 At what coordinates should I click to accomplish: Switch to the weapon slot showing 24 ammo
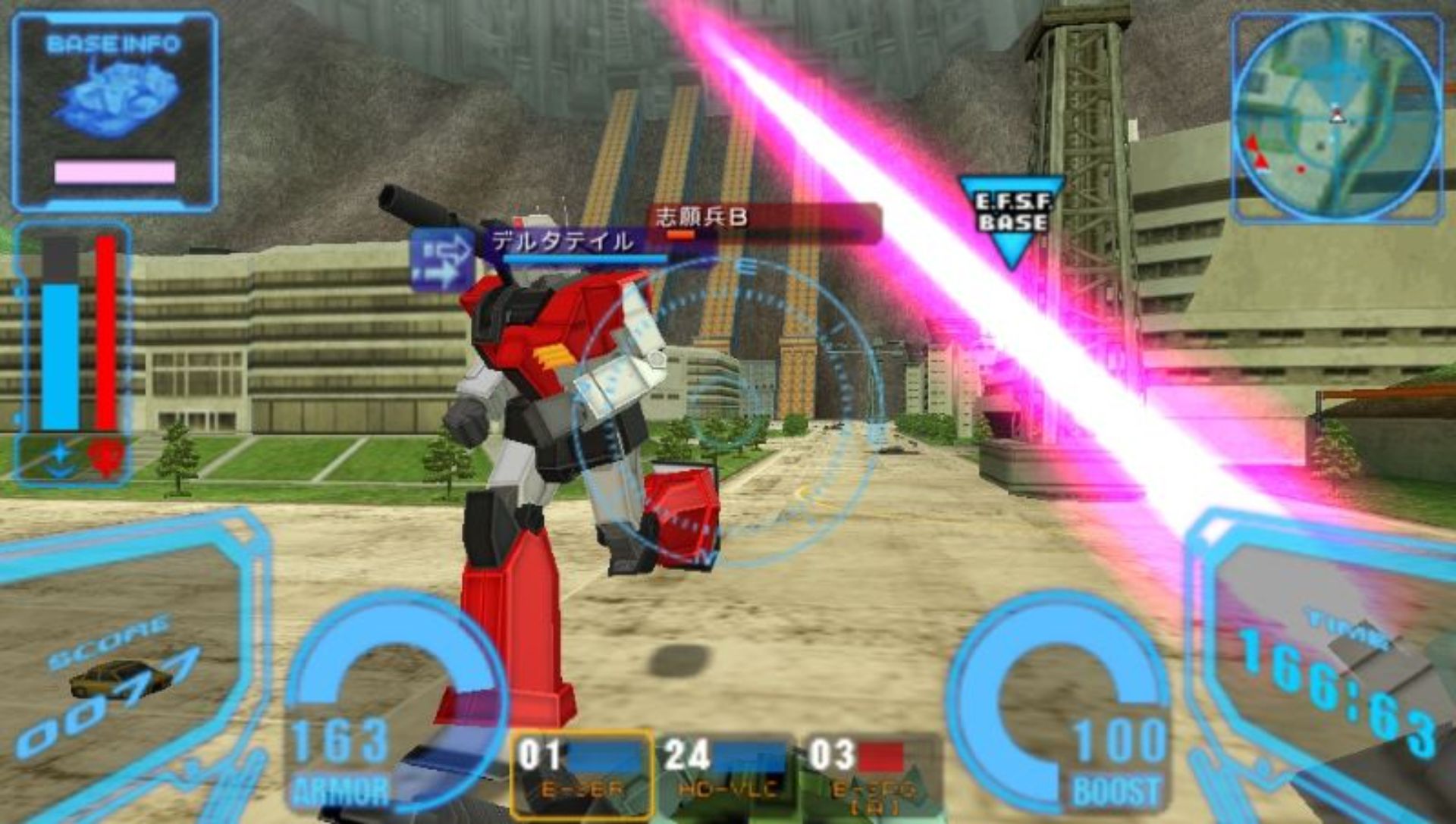pyautogui.click(x=726, y=772)
